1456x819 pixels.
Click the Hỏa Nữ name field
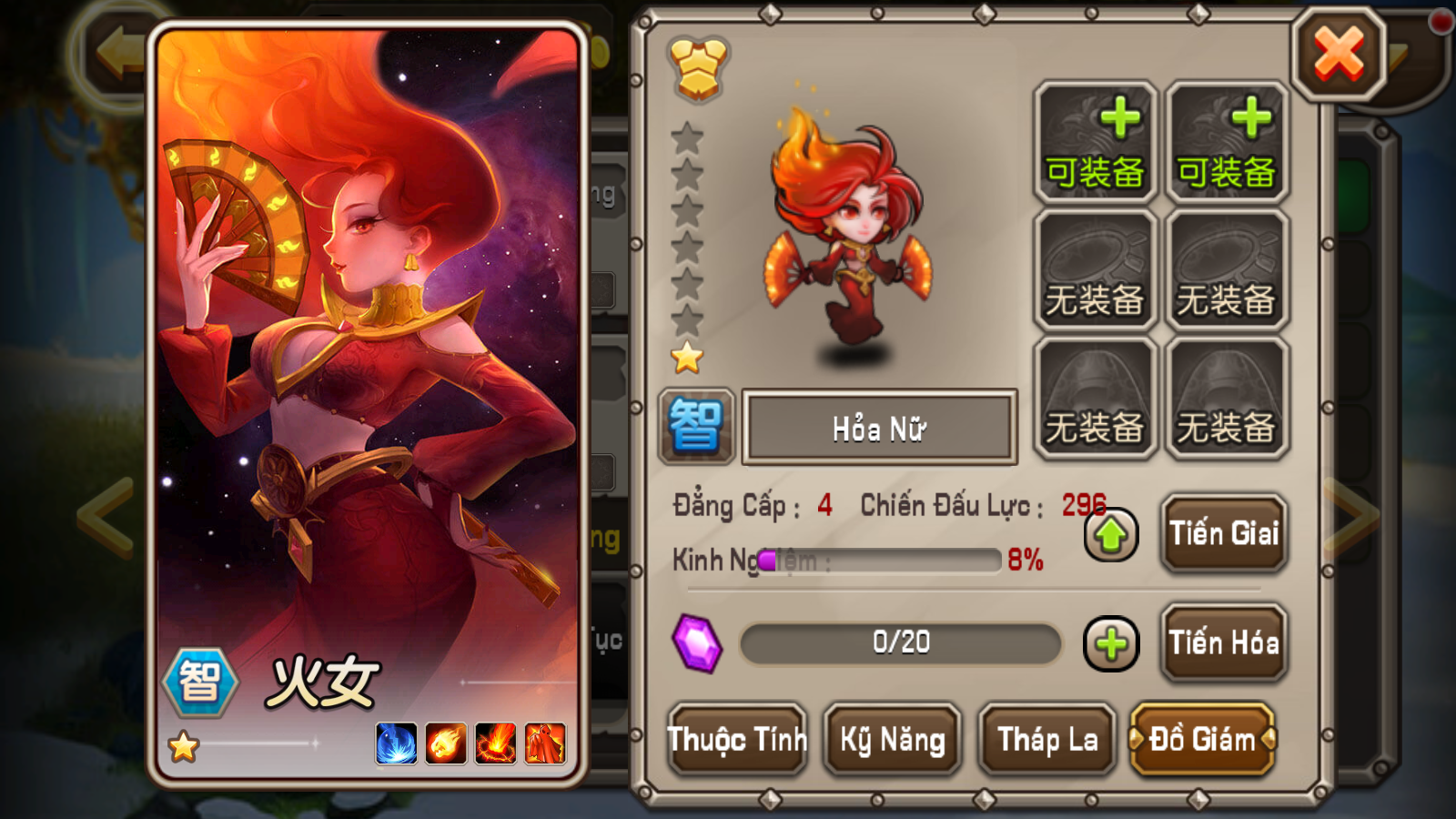[880, 426]
